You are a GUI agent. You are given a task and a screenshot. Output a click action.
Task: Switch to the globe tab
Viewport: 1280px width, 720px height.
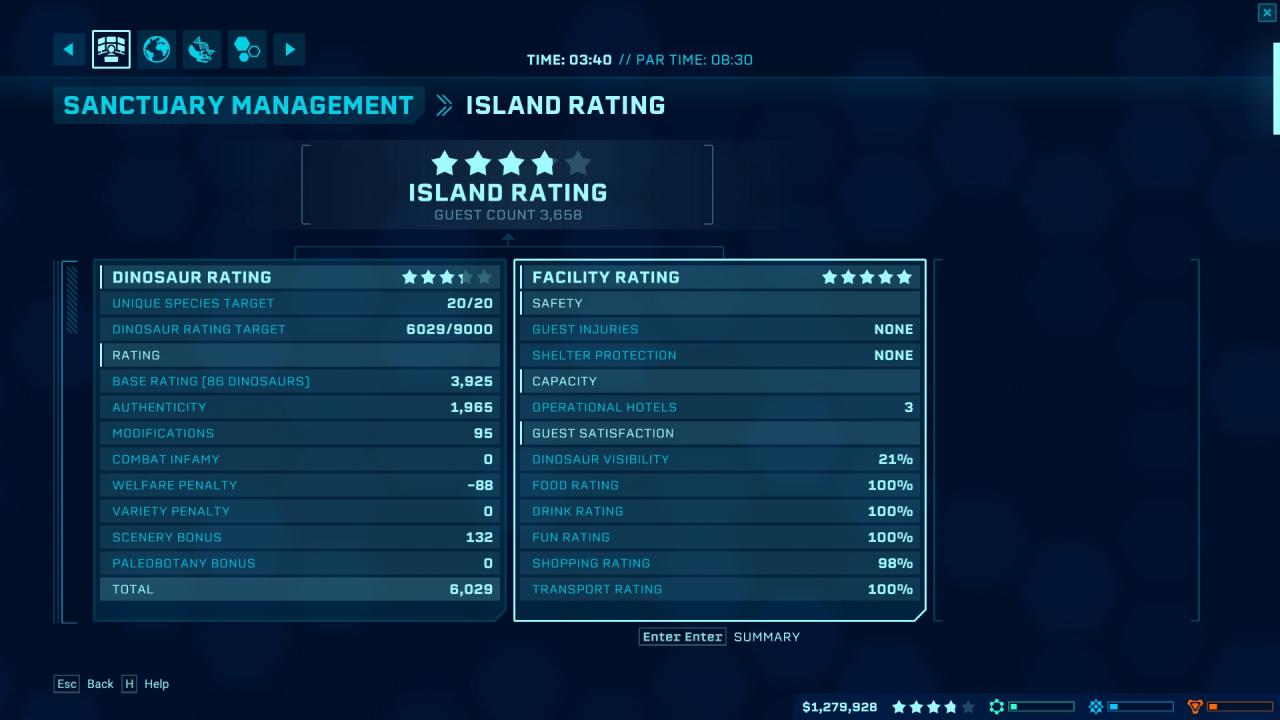click(157, 49)
